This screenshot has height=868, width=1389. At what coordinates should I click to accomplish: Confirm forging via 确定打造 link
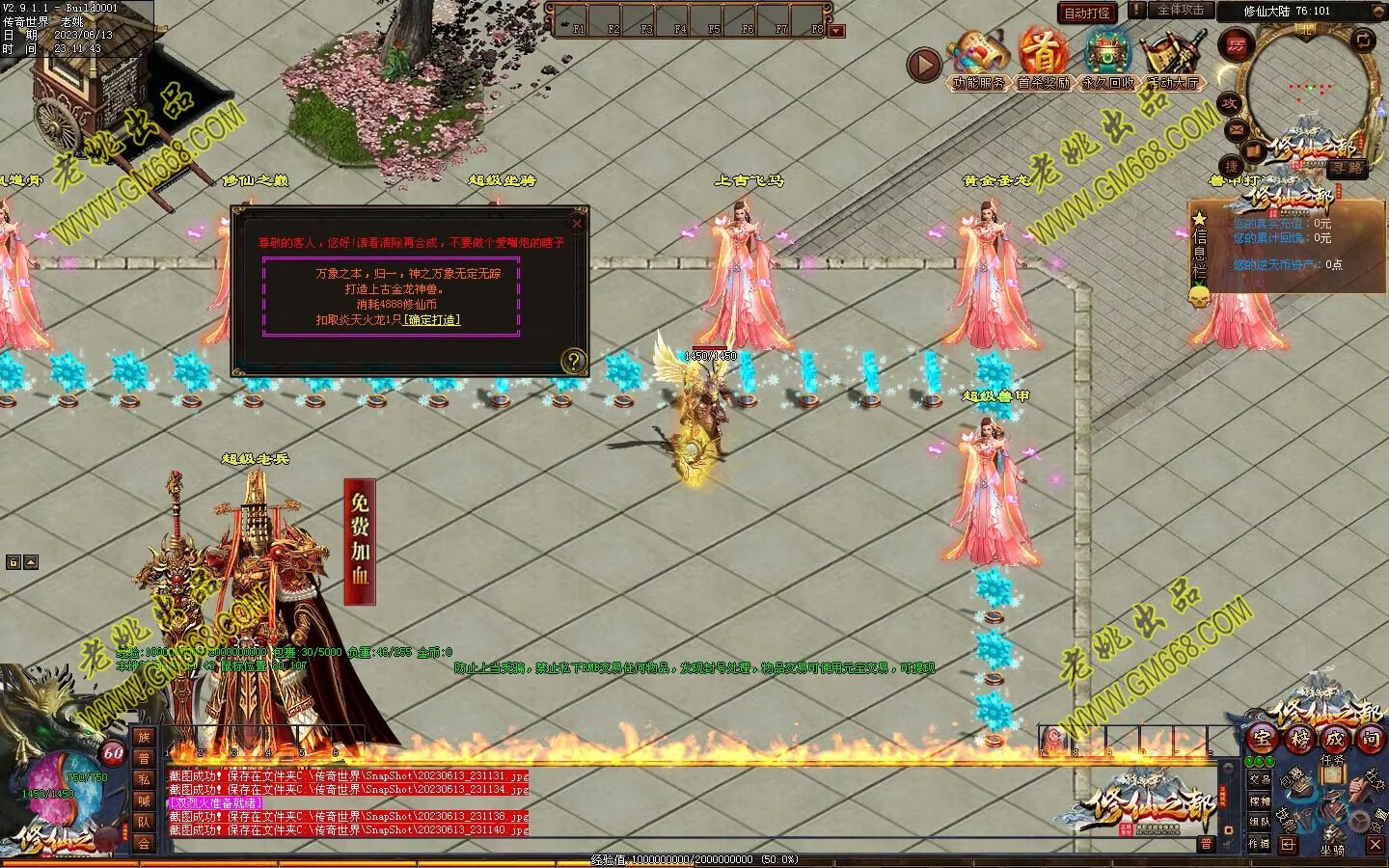[431, 320]
